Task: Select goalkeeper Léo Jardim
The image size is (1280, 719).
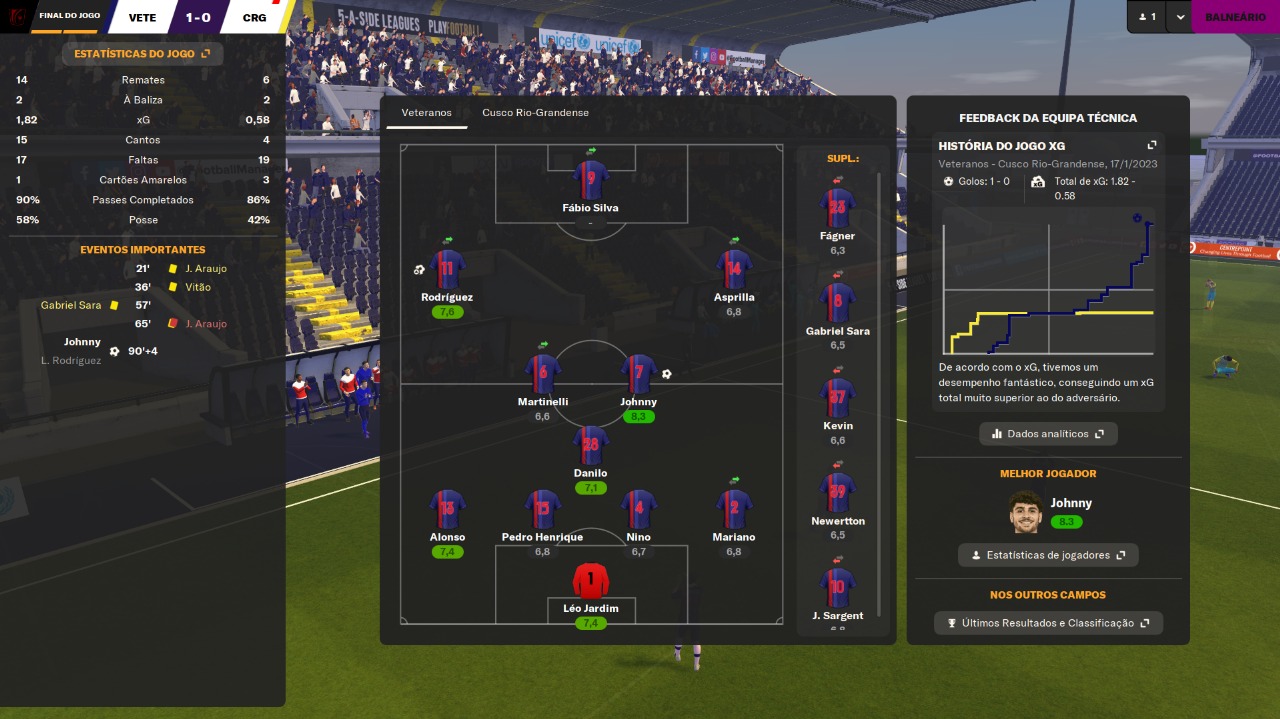Action: click(591, 580)
